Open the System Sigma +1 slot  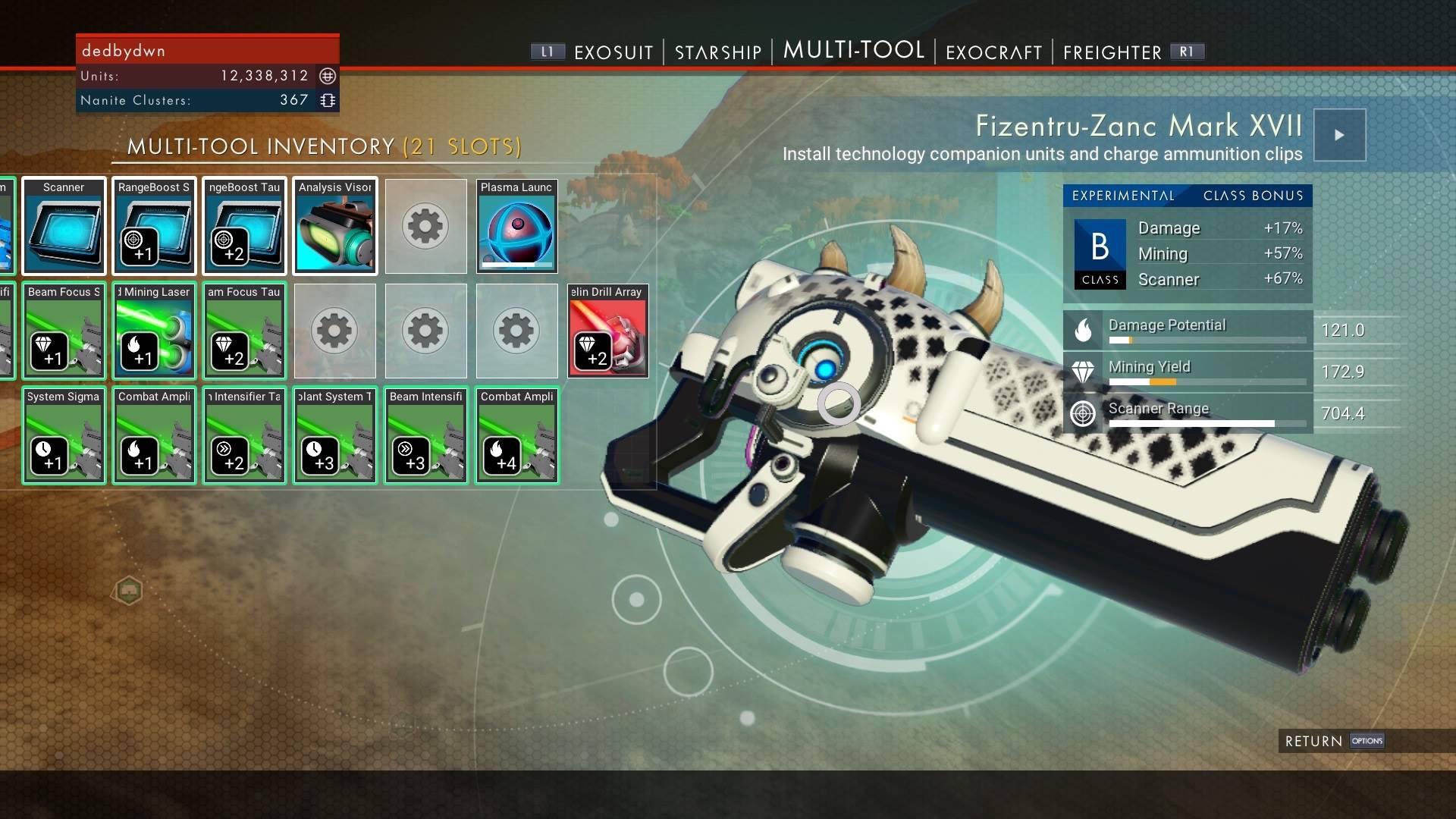tap(64, 435)
